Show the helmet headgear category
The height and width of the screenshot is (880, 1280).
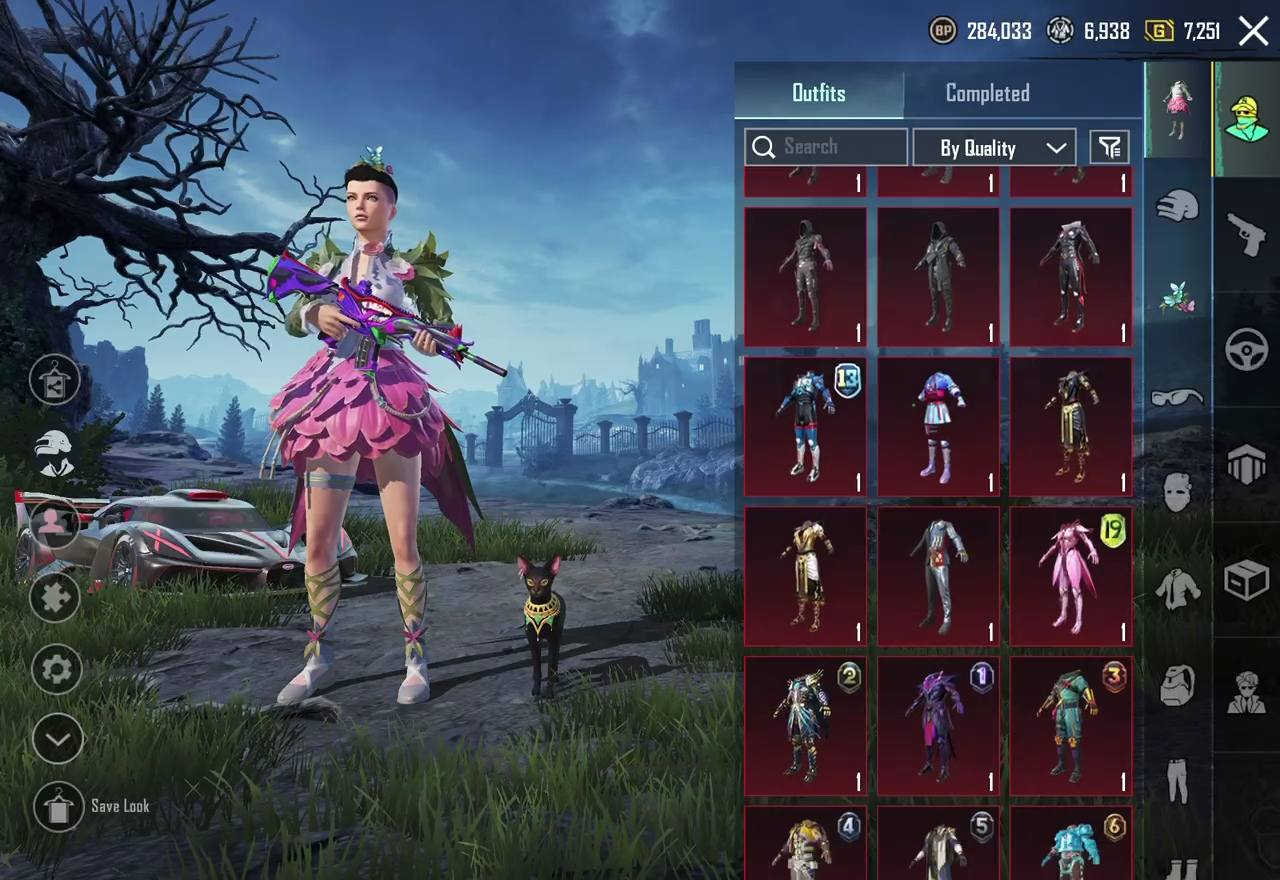(x=1177, y=206)
